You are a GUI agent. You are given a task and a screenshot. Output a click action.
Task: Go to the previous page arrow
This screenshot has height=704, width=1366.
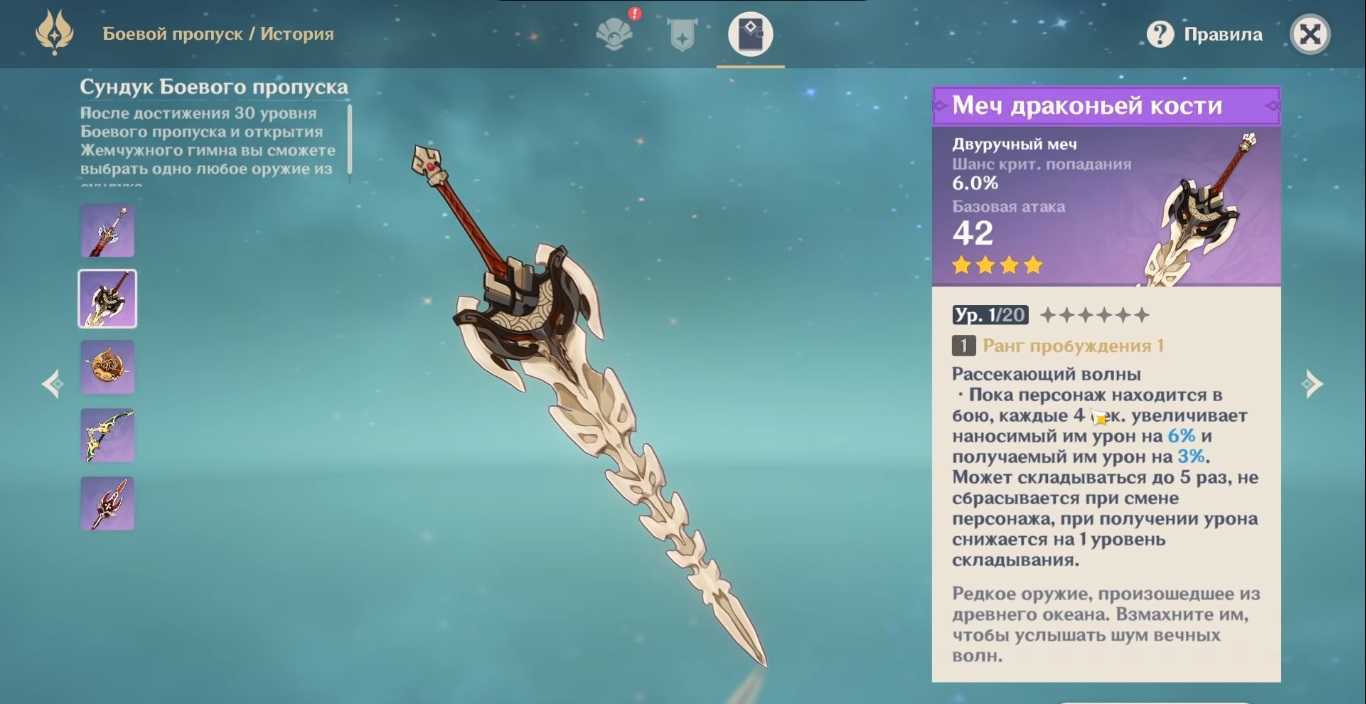pos(52,384)
